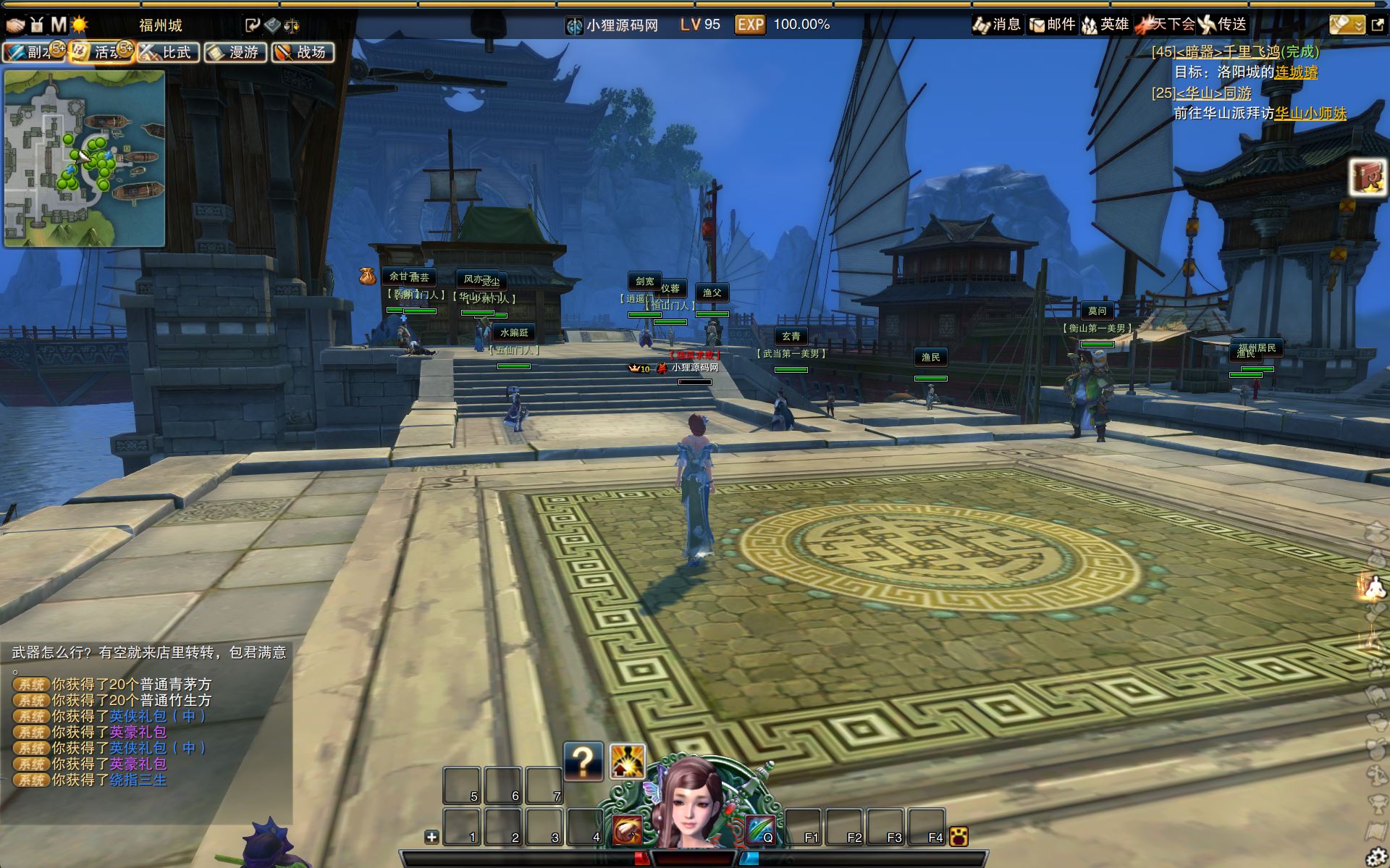Use the green leaf Q skill
This screenshot has height=868, width=1390.
pyautogui.click(x=760, y=830)
